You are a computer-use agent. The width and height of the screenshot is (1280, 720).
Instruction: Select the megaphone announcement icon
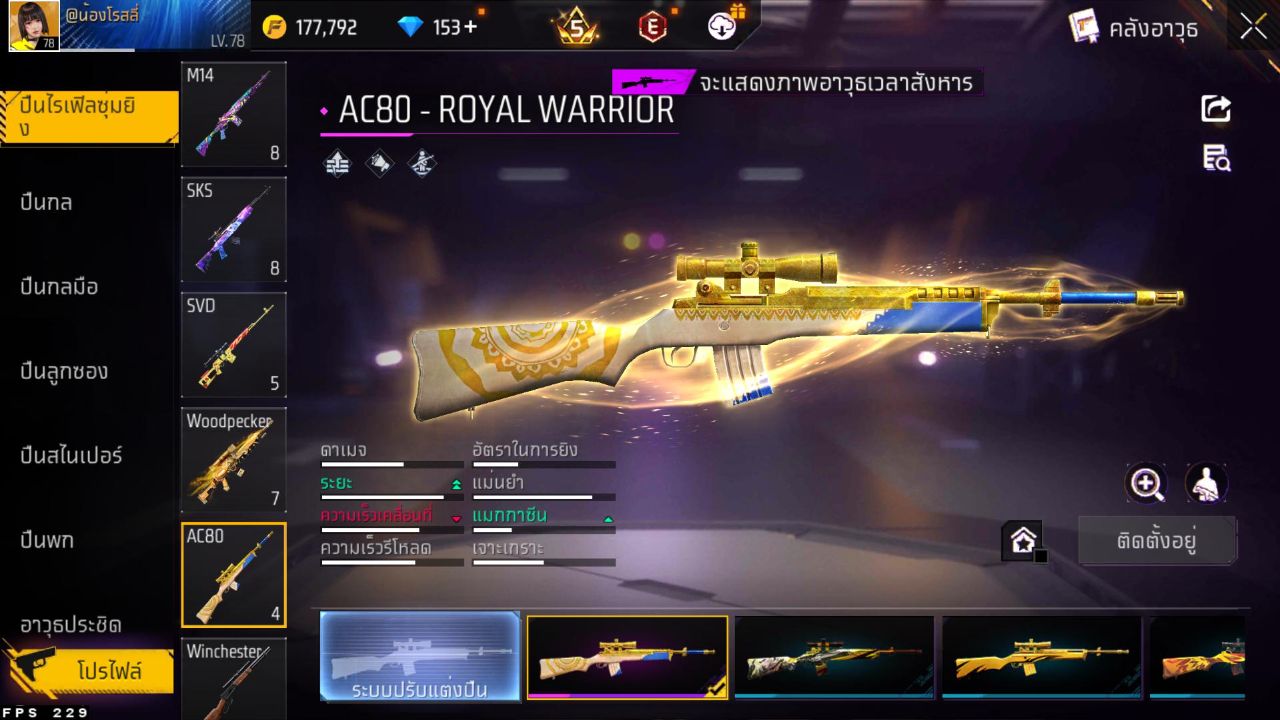click(x=379, y=163)
